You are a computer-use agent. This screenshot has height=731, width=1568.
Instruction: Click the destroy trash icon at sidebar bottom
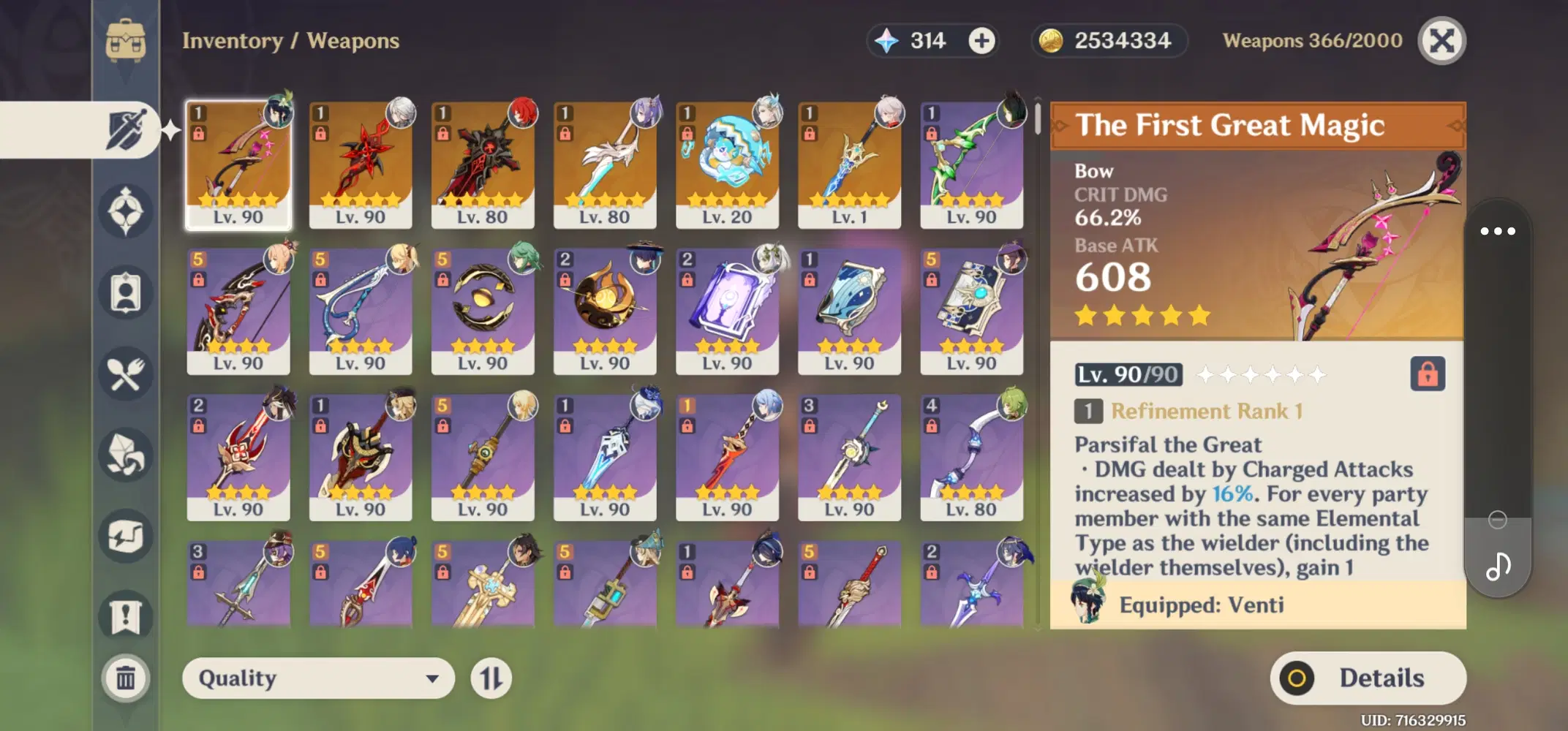tap(127, 678)
